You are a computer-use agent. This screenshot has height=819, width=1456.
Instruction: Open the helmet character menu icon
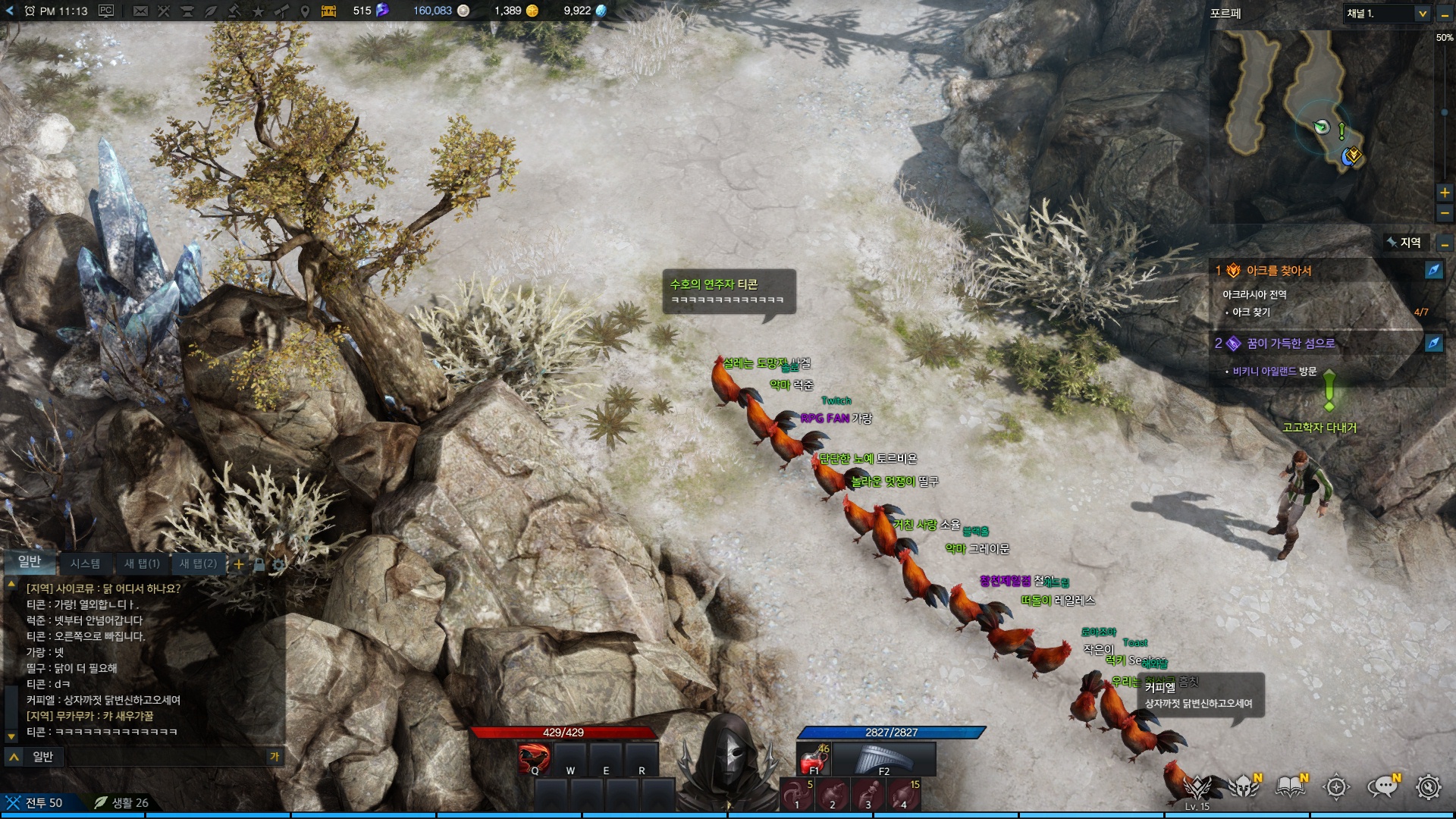click(x=1244, y=787)
